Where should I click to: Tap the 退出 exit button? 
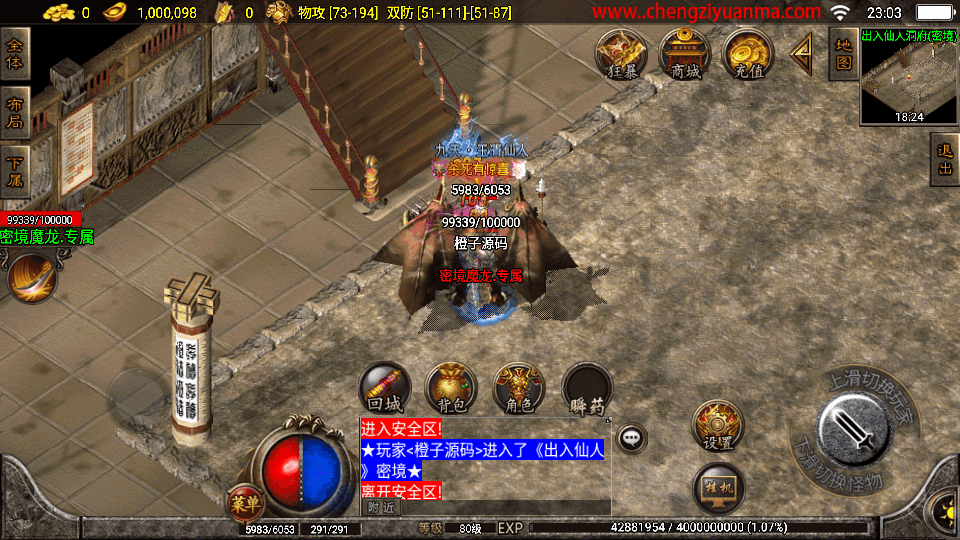(944, 160)
